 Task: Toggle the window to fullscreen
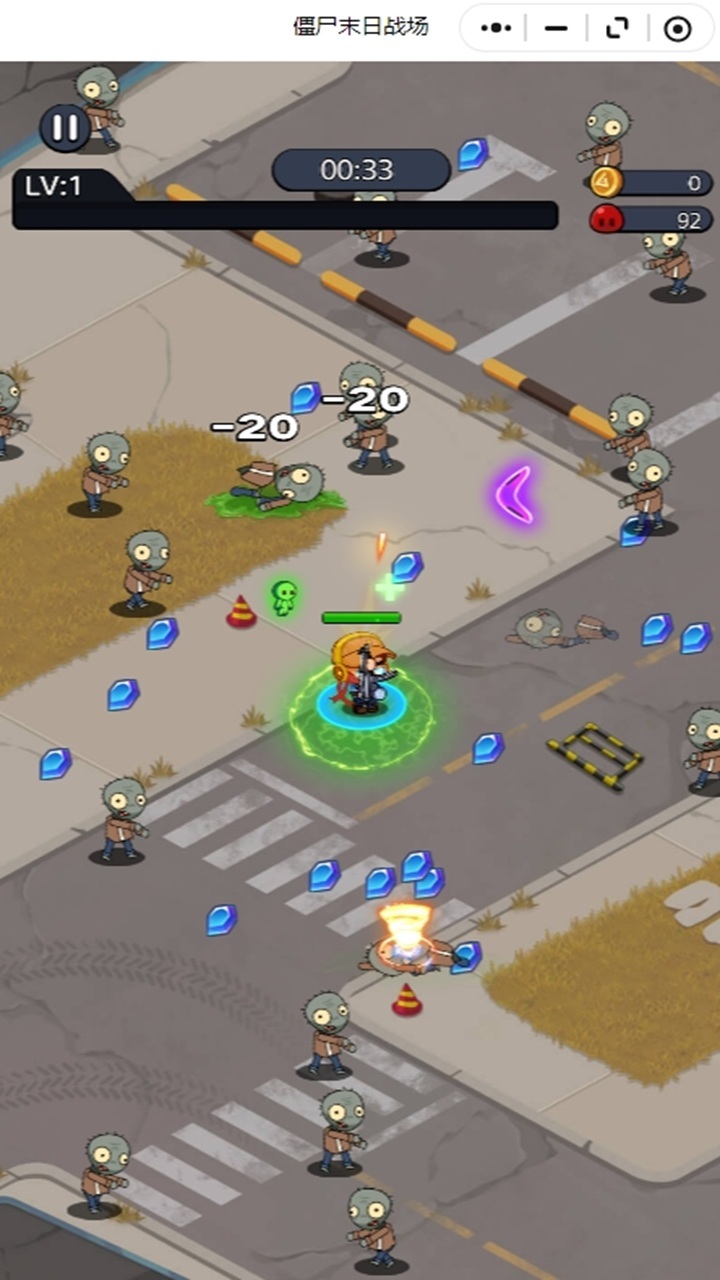(617, 28)
